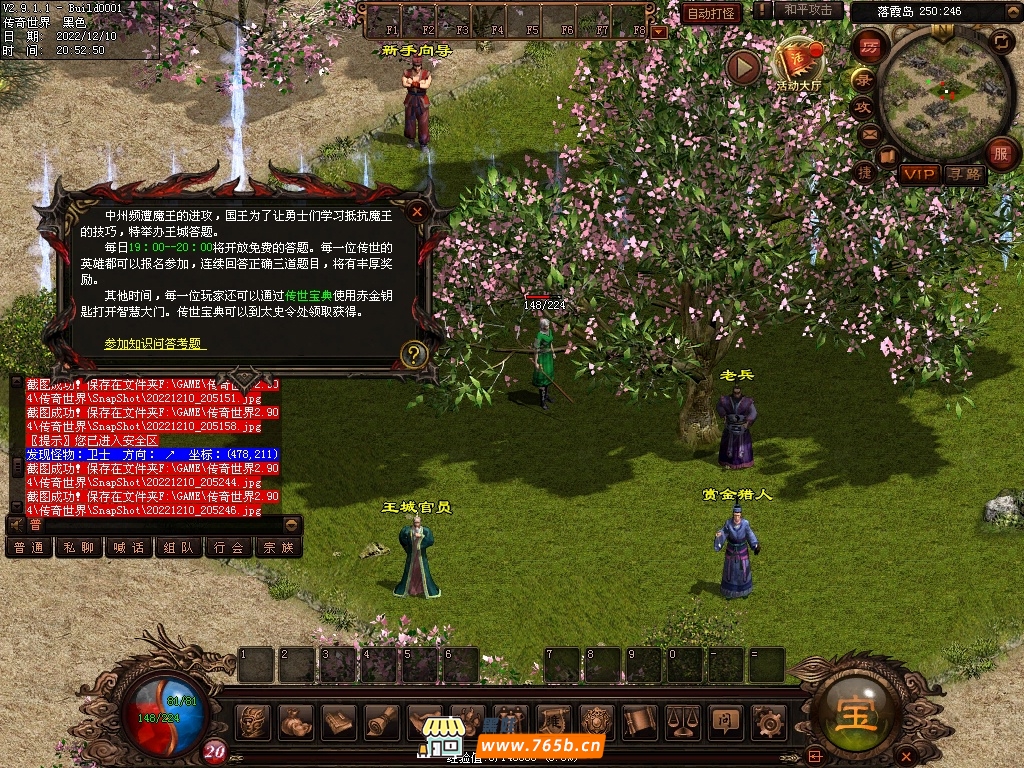Image resolution: width=1024 pixels, height=768 pixels.
Task: Open the mail envelope icon
Action: pyautogui.click(x=869, y=134)
